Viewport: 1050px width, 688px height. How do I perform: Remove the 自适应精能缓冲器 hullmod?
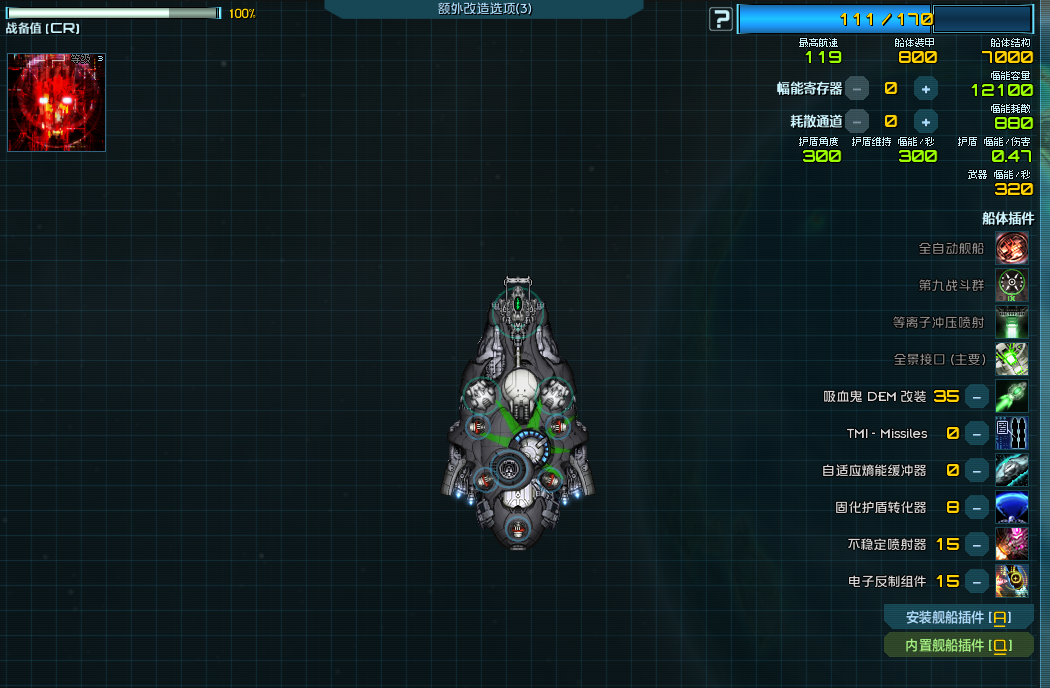pyautogui.click(x=977, y=470)
